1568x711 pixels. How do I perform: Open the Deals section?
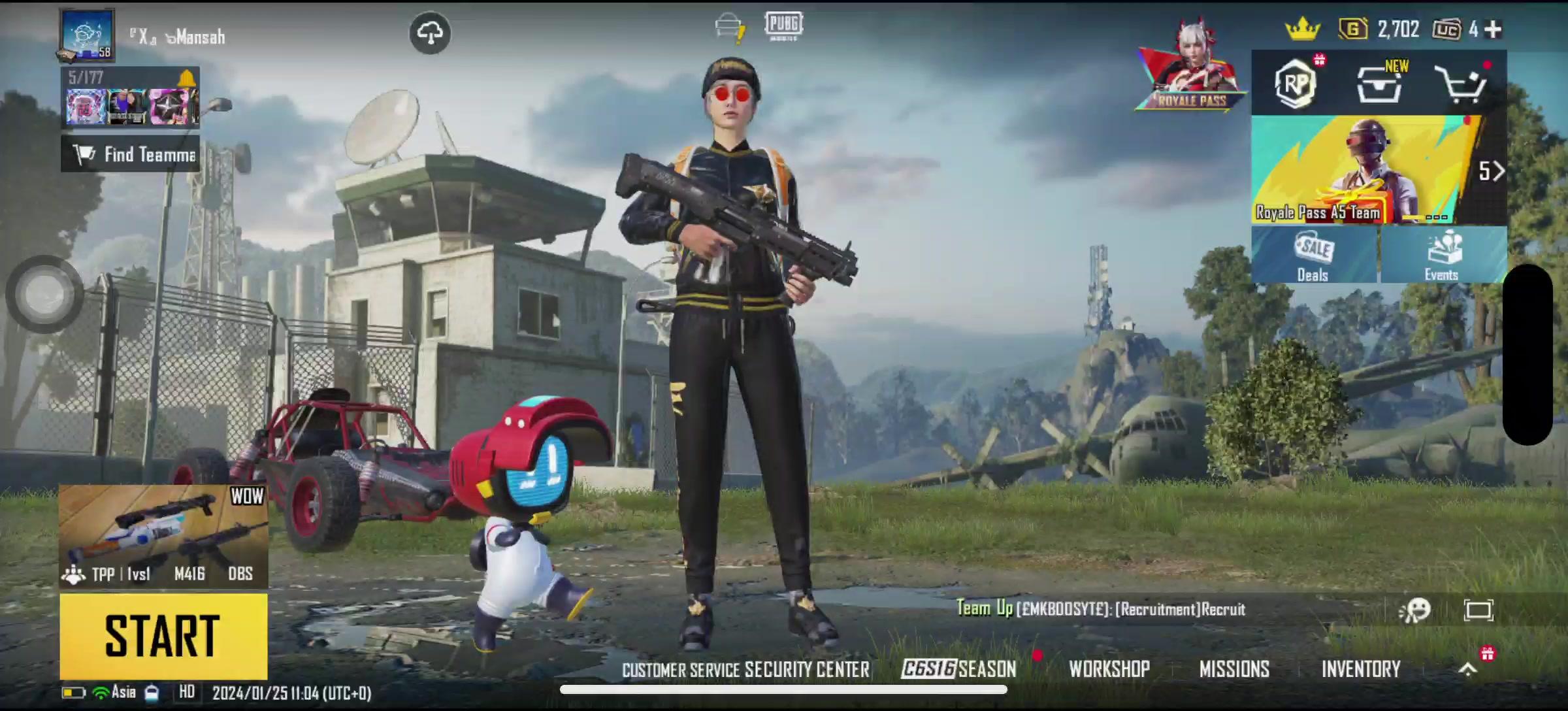pos(1314,256)
